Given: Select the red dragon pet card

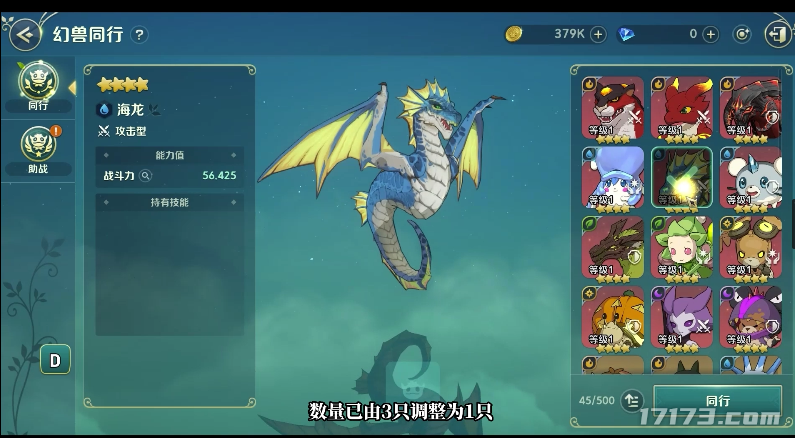Looking at the screenshot, I should [681, 107].
